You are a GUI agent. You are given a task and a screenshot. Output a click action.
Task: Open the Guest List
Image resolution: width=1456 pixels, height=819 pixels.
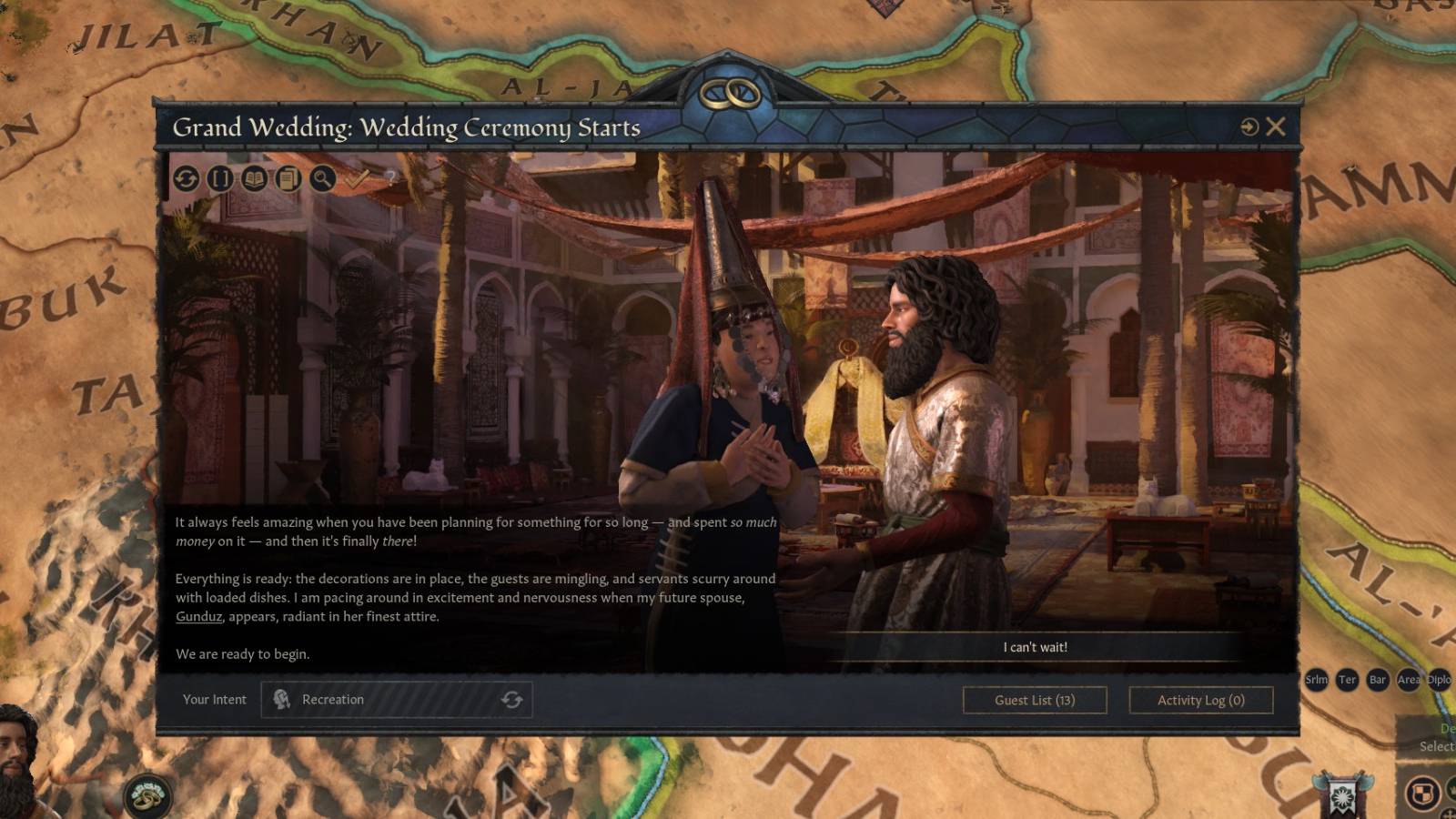[x=1034, y=700]
